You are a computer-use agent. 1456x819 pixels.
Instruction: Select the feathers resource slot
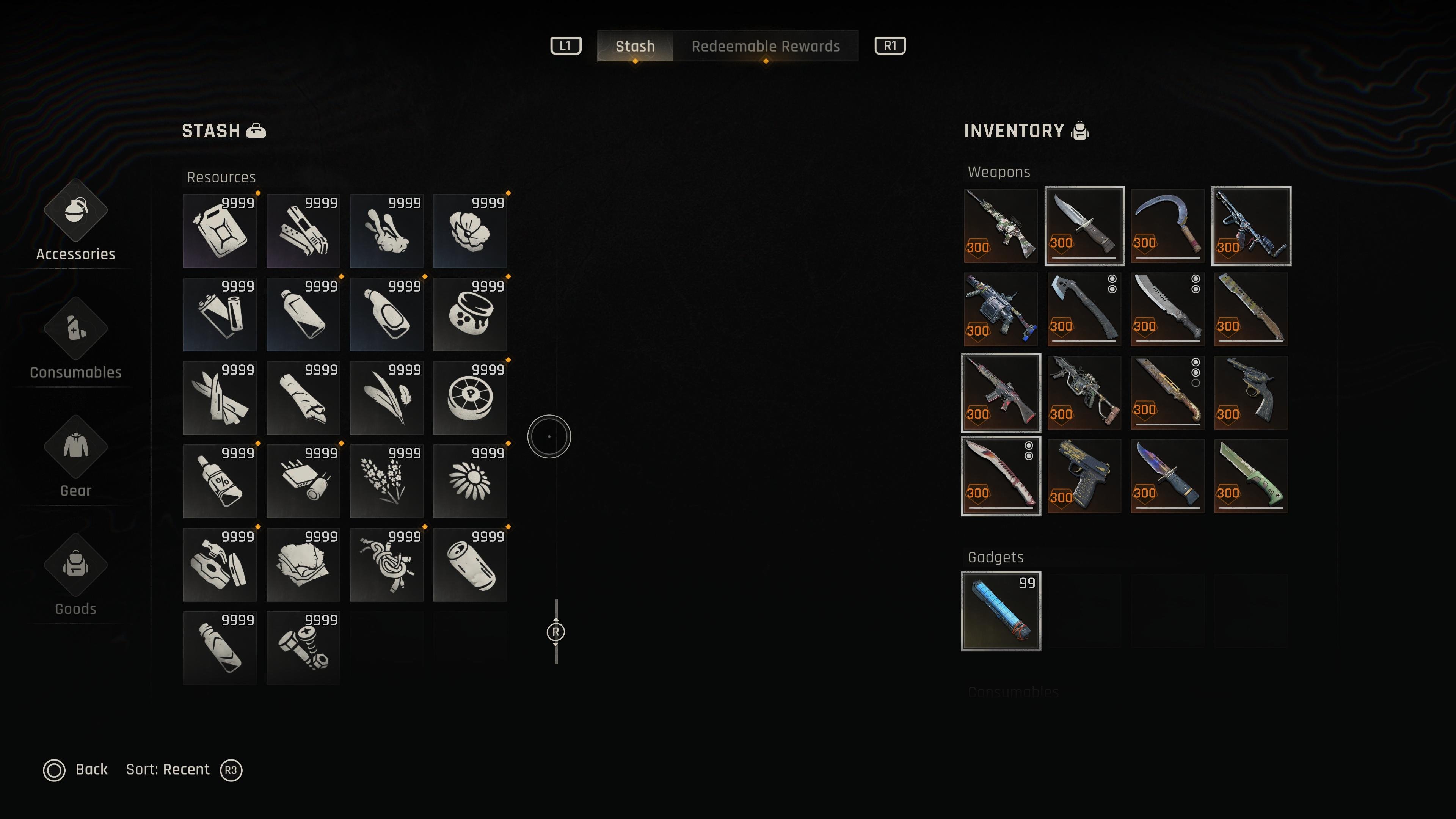(387, 398)
